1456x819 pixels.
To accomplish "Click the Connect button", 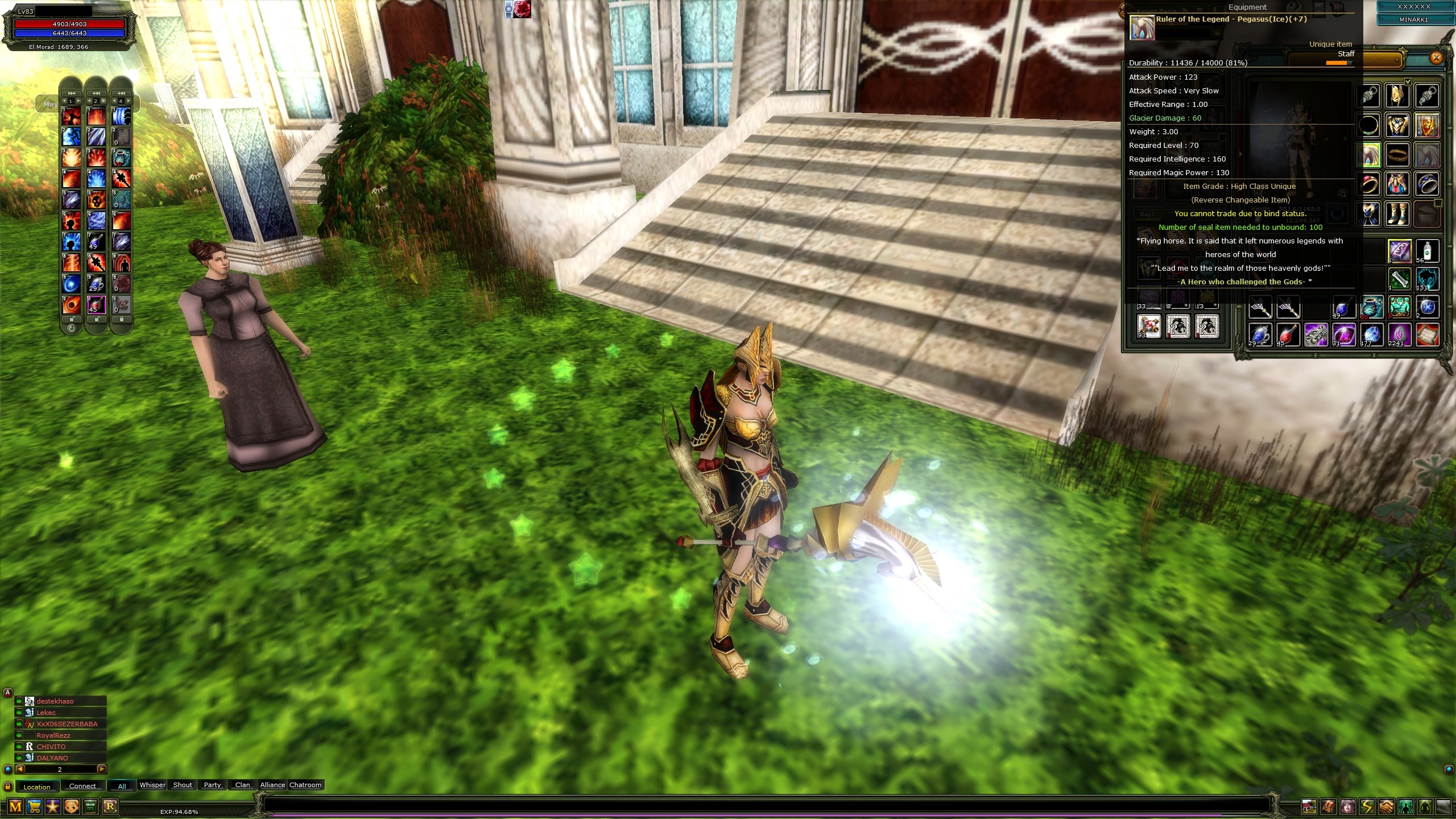I will [82, 787].
